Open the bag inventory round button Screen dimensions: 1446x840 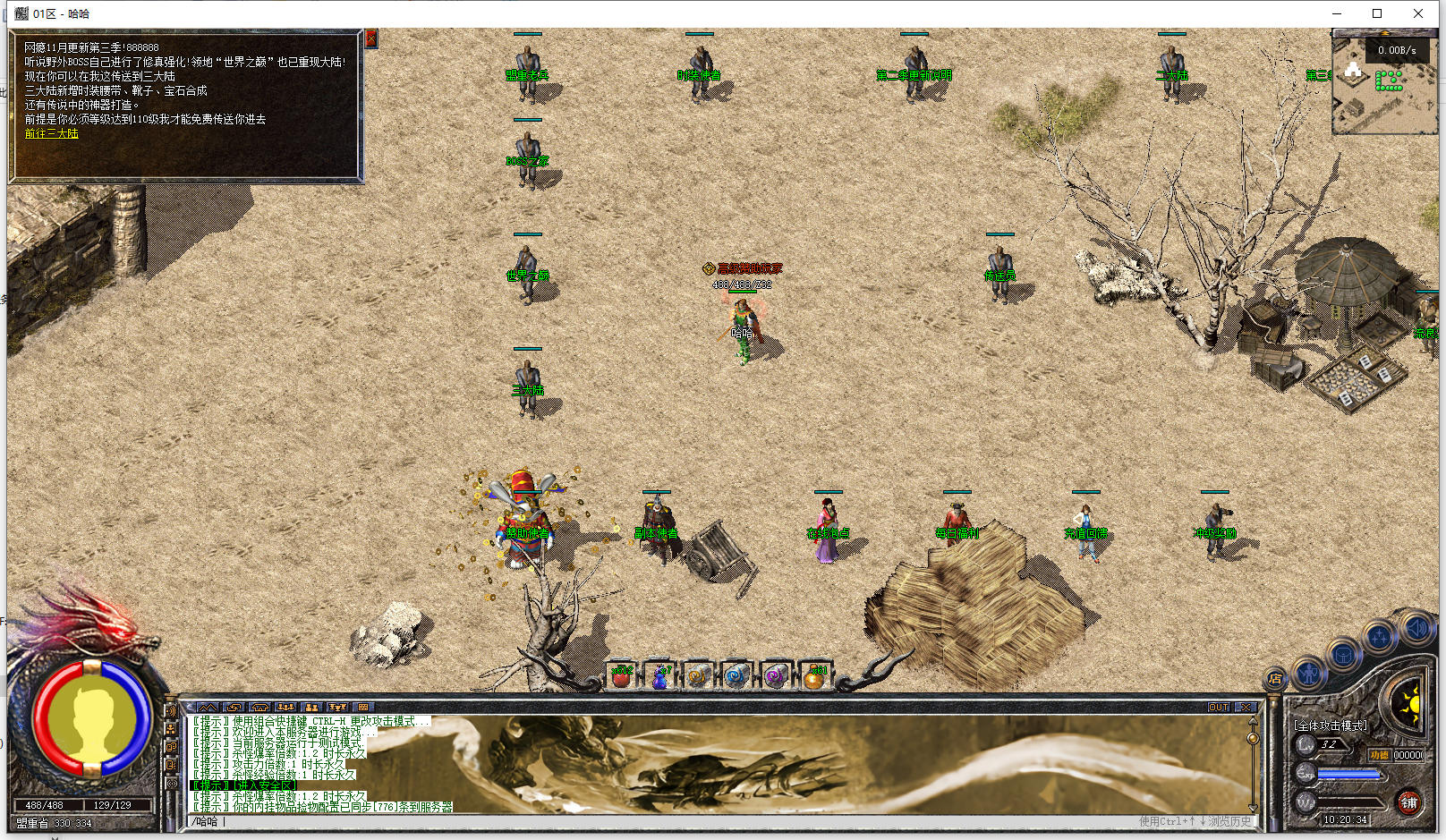click(1344, 654)
